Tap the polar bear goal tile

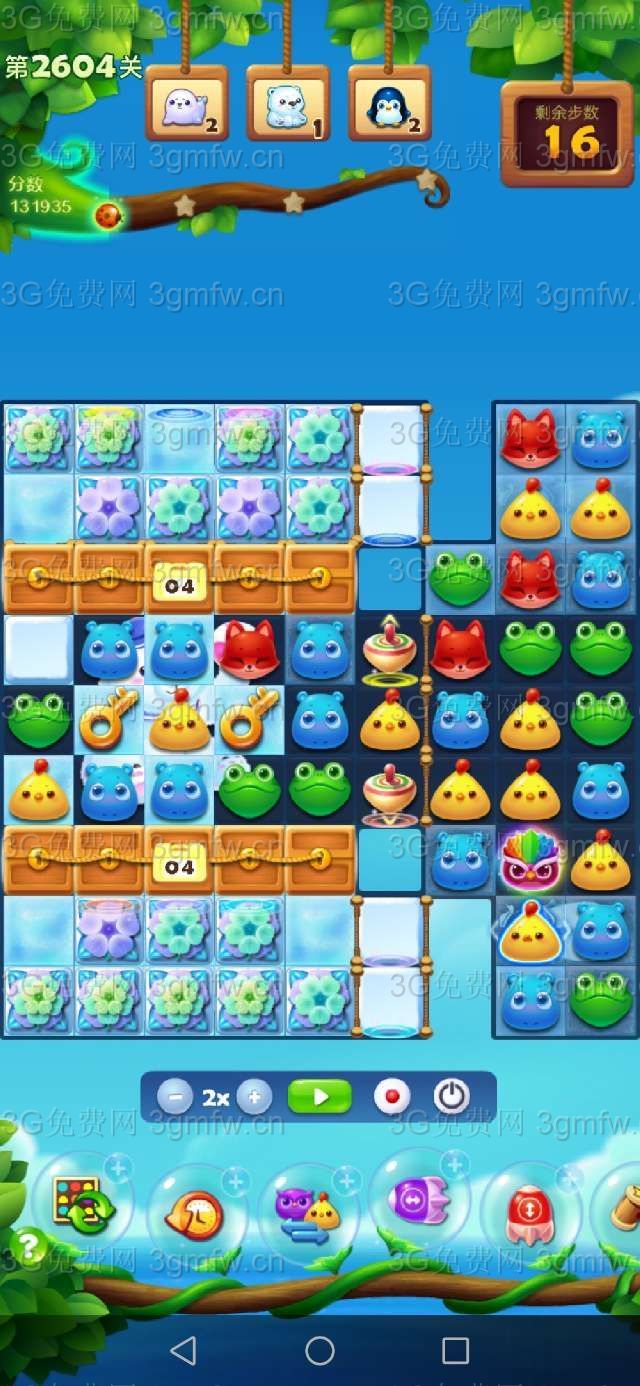click(x=288, y=104)
